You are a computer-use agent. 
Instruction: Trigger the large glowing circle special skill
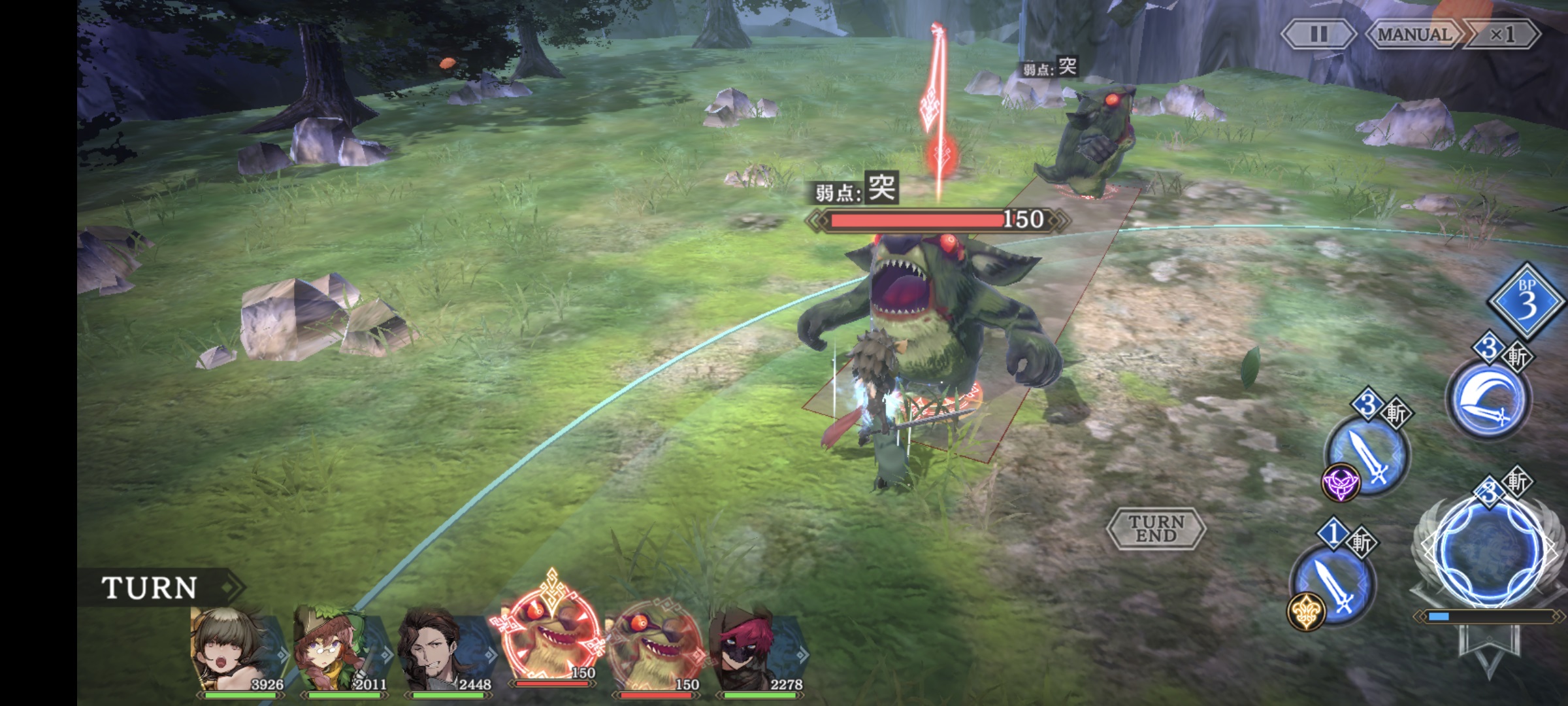[1491, 549]
